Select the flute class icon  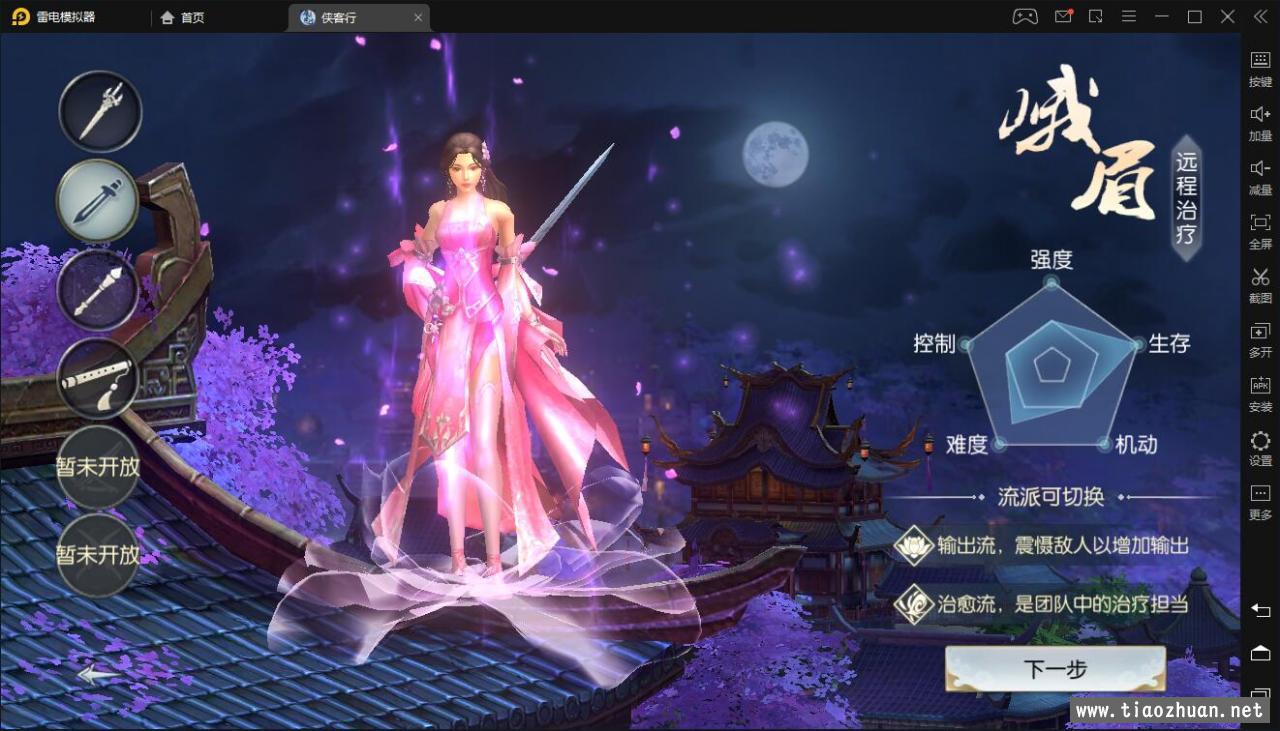click(98, 378)
